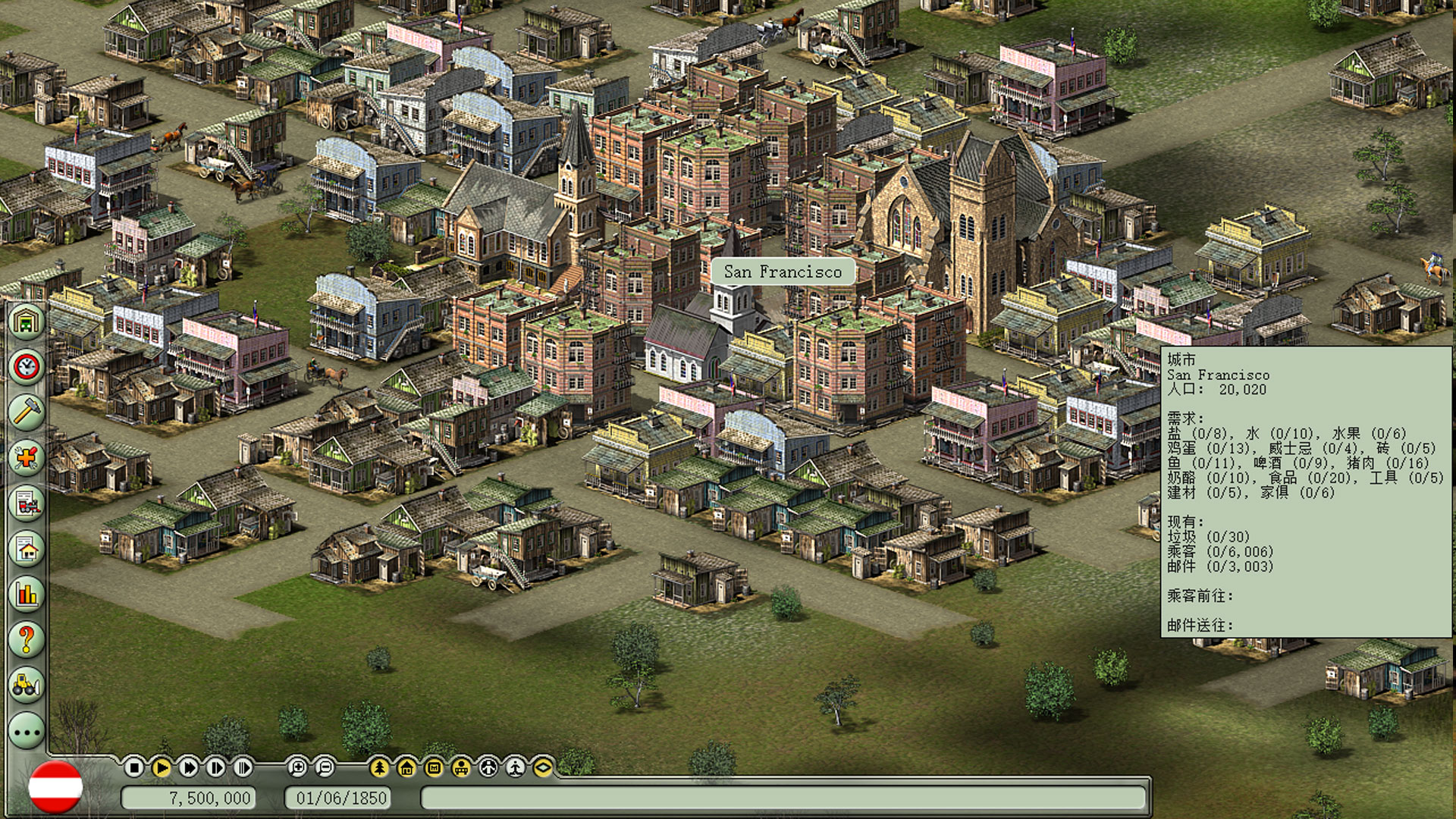1456x819 pixels.
Task: Stop the game with the square button
Action: point(134,768)
